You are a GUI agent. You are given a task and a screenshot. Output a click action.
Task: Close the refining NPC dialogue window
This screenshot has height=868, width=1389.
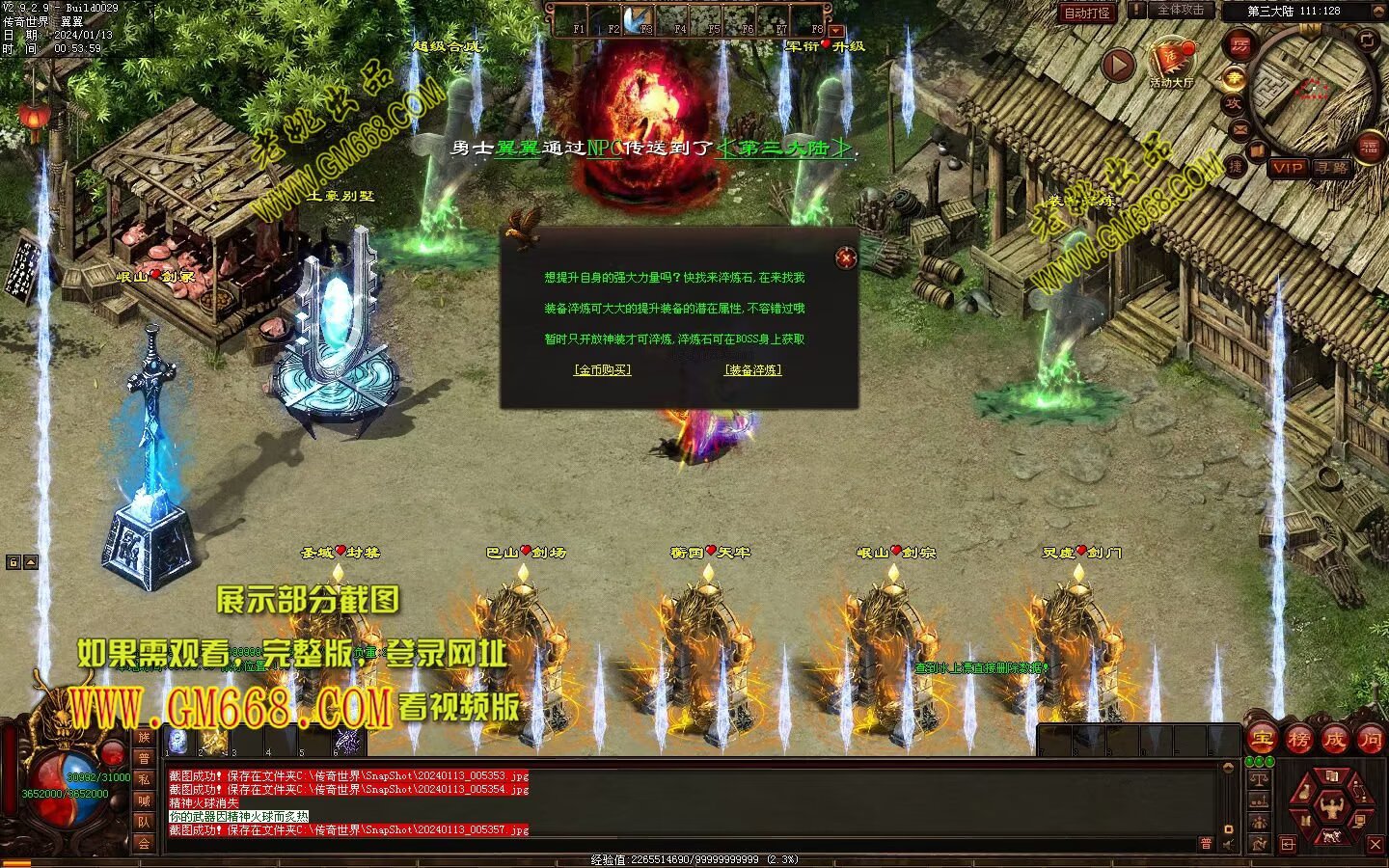846,257
